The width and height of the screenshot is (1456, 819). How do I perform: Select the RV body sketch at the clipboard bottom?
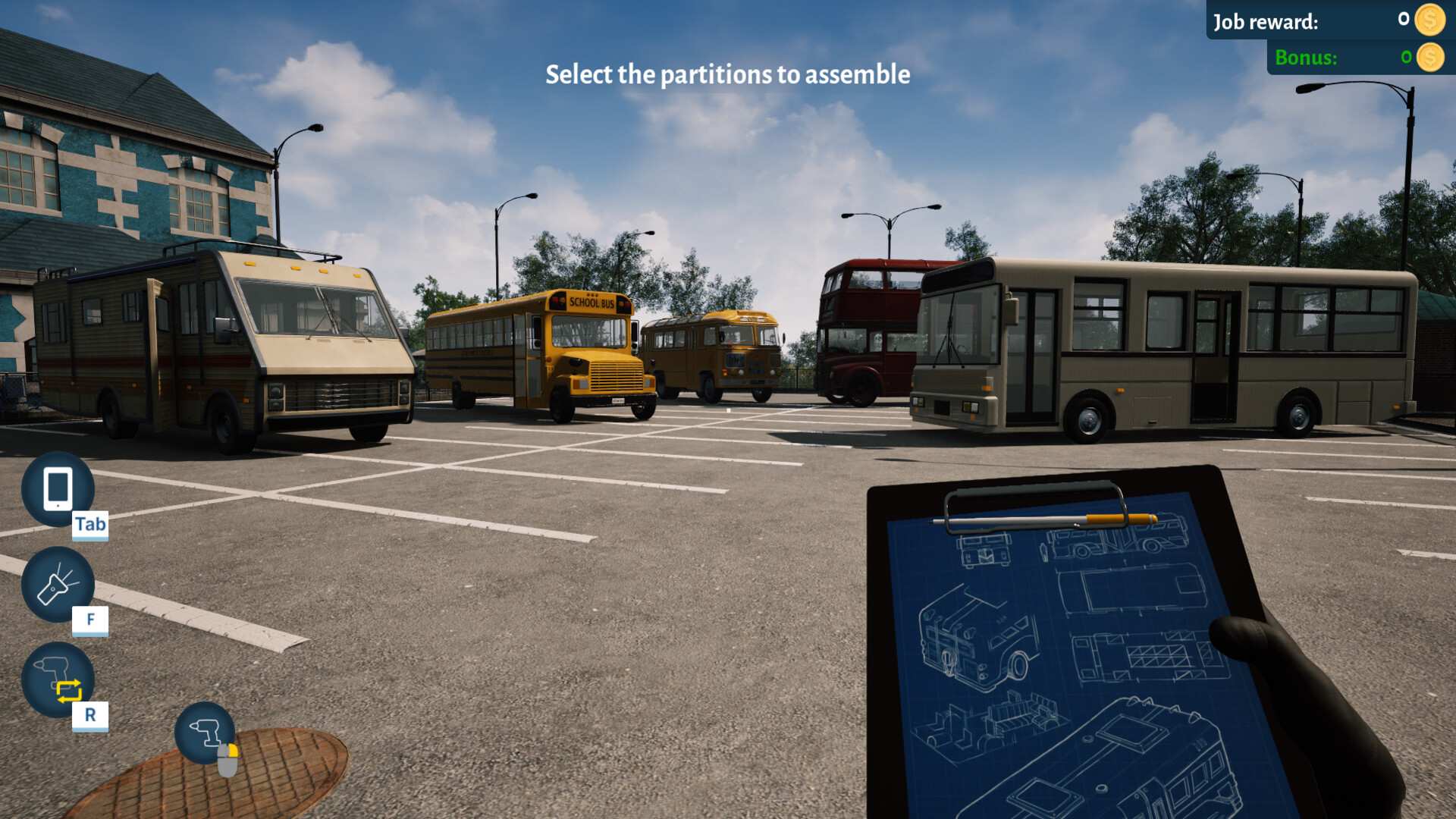pyautogui.click(x=1127, y=758)
